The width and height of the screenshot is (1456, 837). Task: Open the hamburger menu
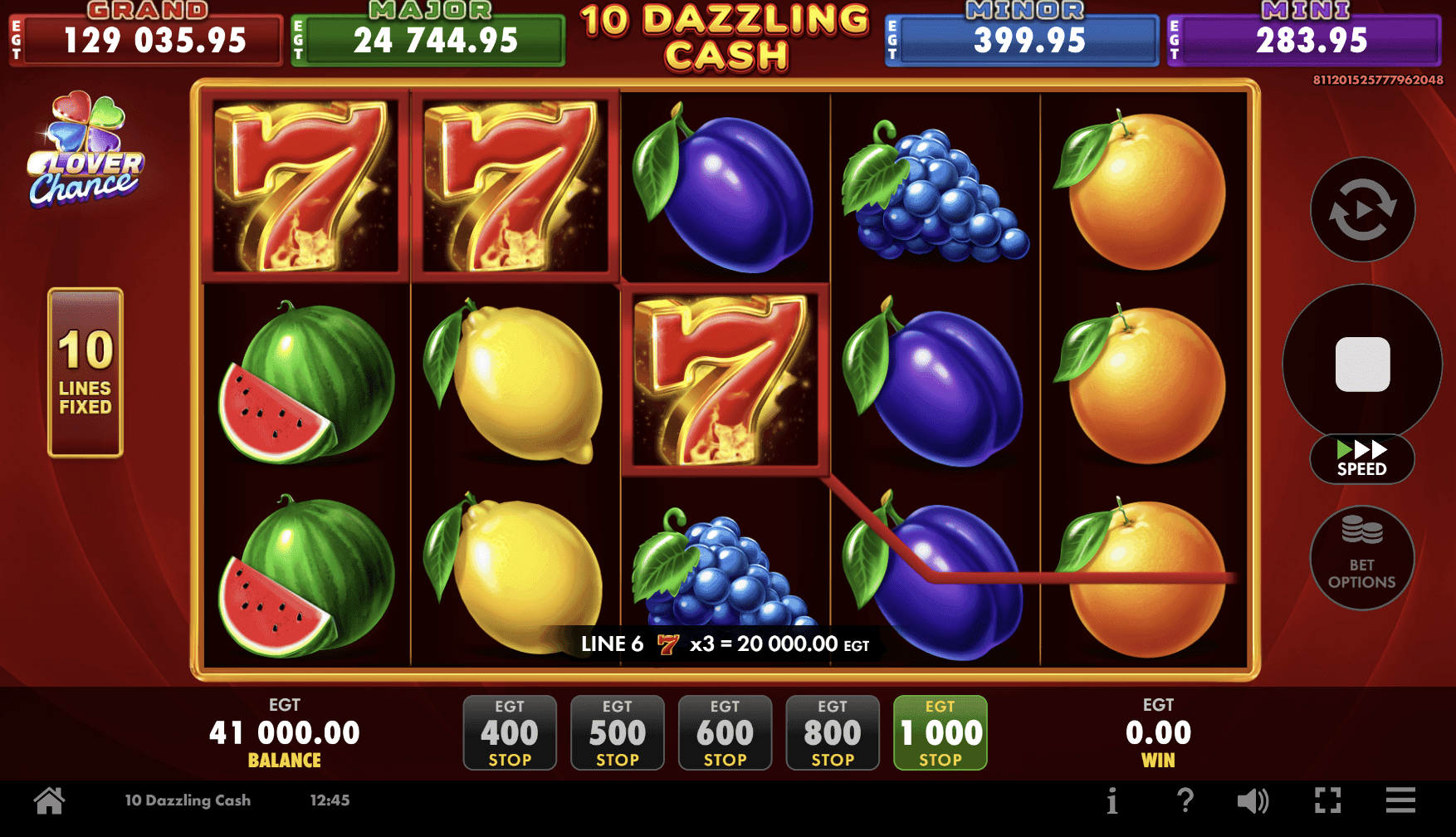pos(1401,800)
